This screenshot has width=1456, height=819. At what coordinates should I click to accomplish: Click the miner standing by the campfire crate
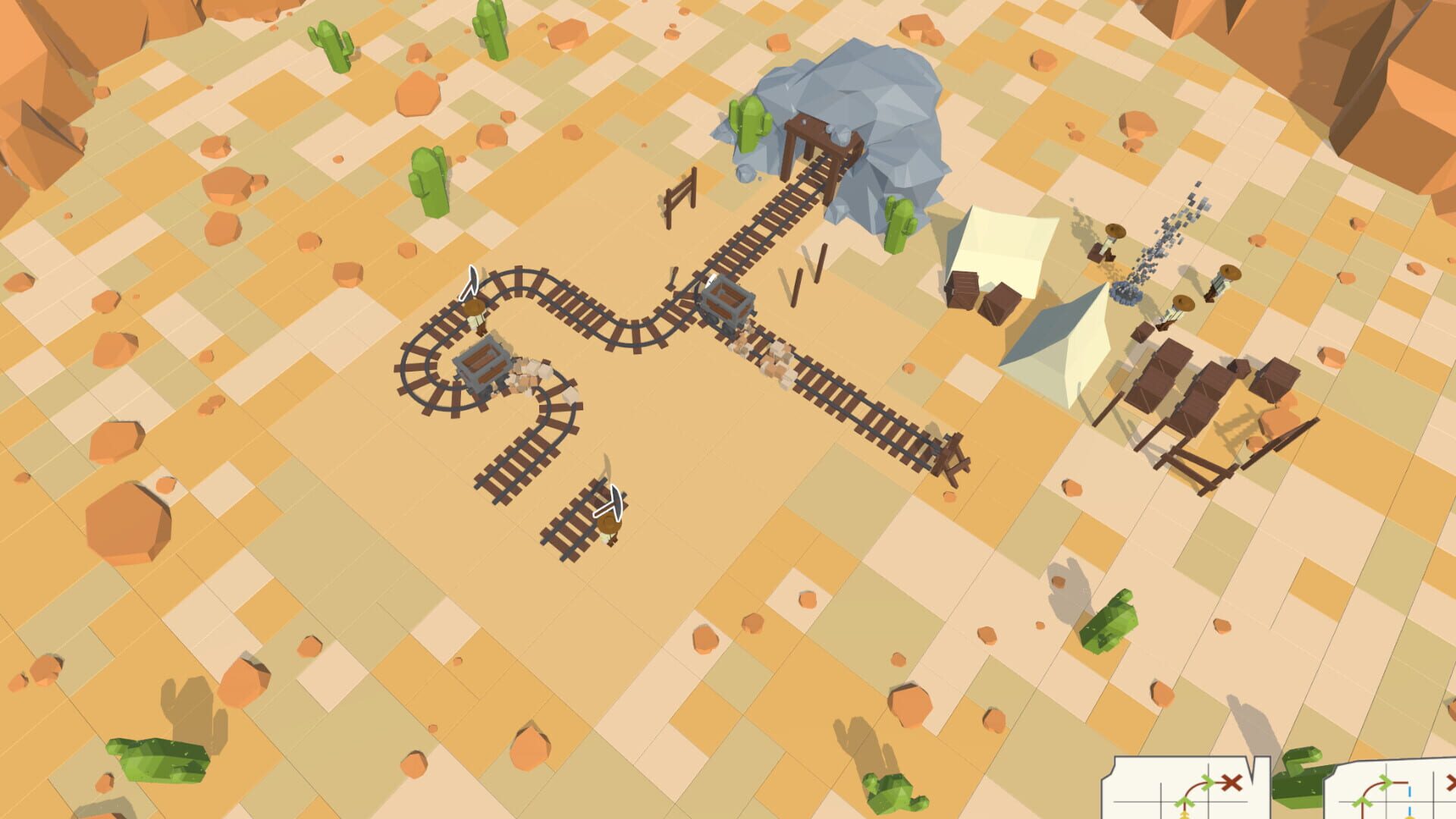tap(1110, 246)
